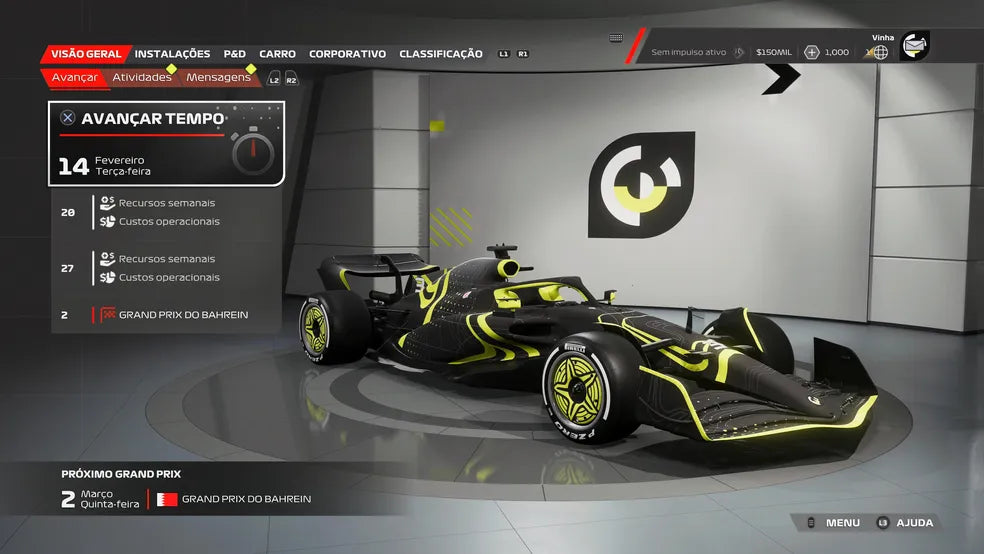This screenshot has width=984, height=554.
Task: Switch to the Instalações tab
Action: click(x=172, y=54)
